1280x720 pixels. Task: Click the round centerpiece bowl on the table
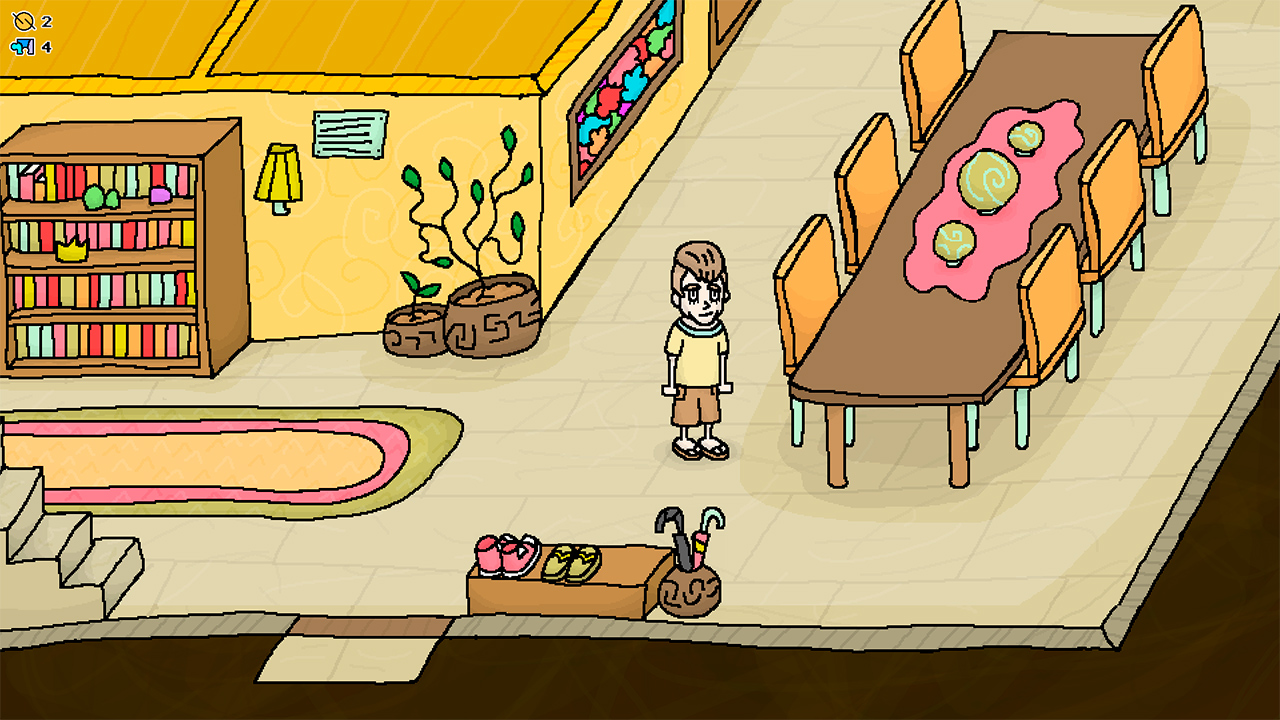click(990, 180)
